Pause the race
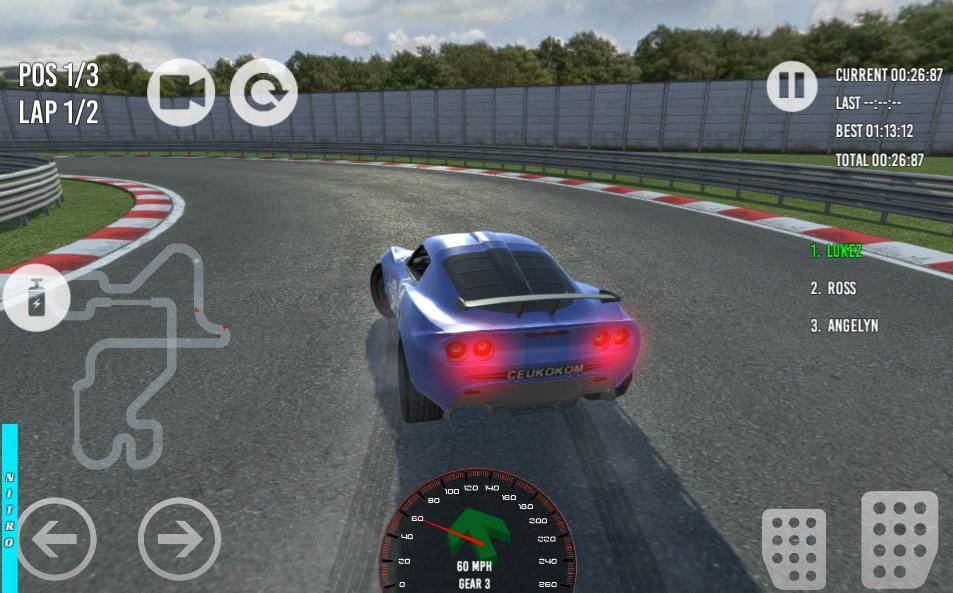This screenshot has width=953, height=593. point(792,86)
